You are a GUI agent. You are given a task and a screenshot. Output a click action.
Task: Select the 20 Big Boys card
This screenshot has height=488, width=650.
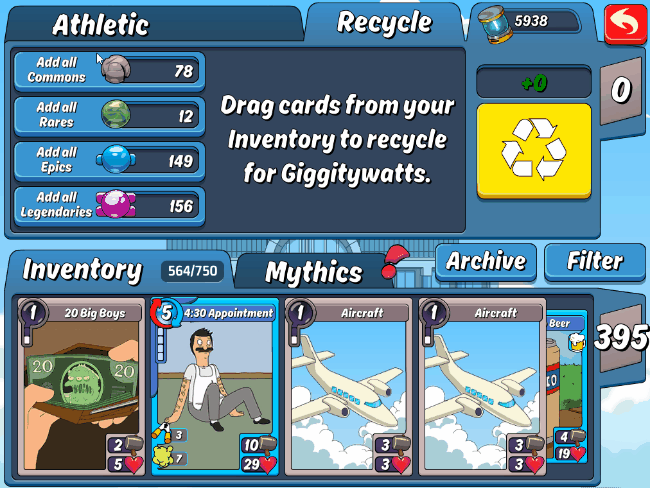81,385
